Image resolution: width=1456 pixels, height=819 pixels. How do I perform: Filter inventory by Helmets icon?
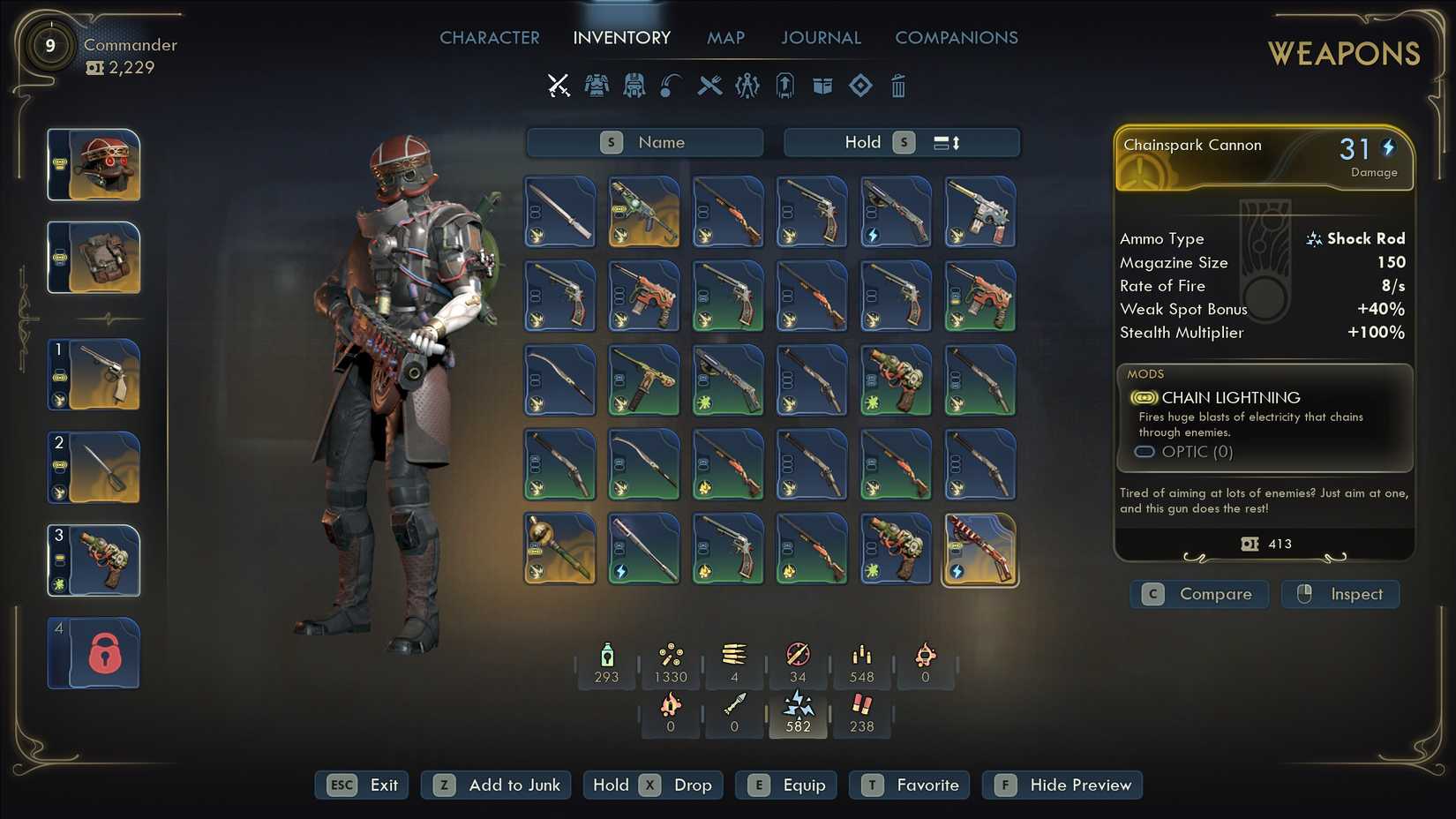[634, 86]
